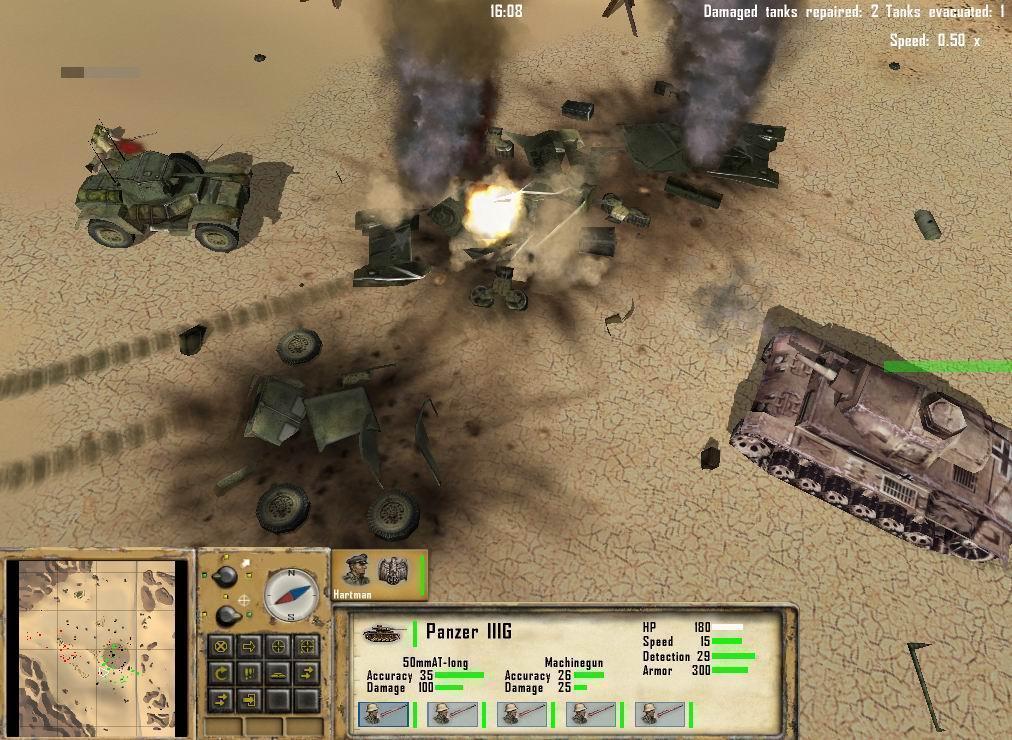Choose the double exclamation mark command
Viewport: 1012px width, 740px height.
250,673
